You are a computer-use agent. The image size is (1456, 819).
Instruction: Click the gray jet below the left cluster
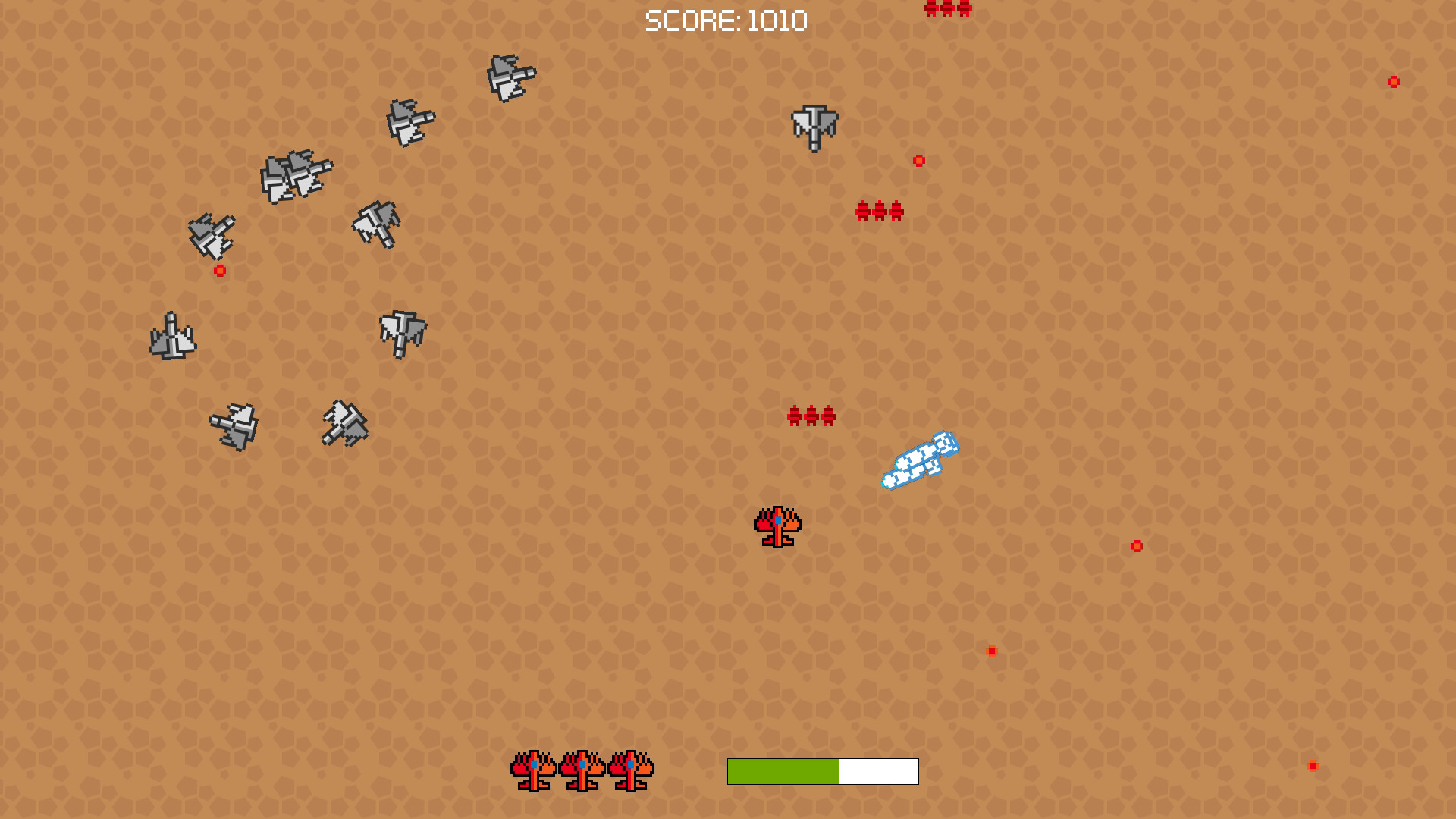tap(212, 235)
